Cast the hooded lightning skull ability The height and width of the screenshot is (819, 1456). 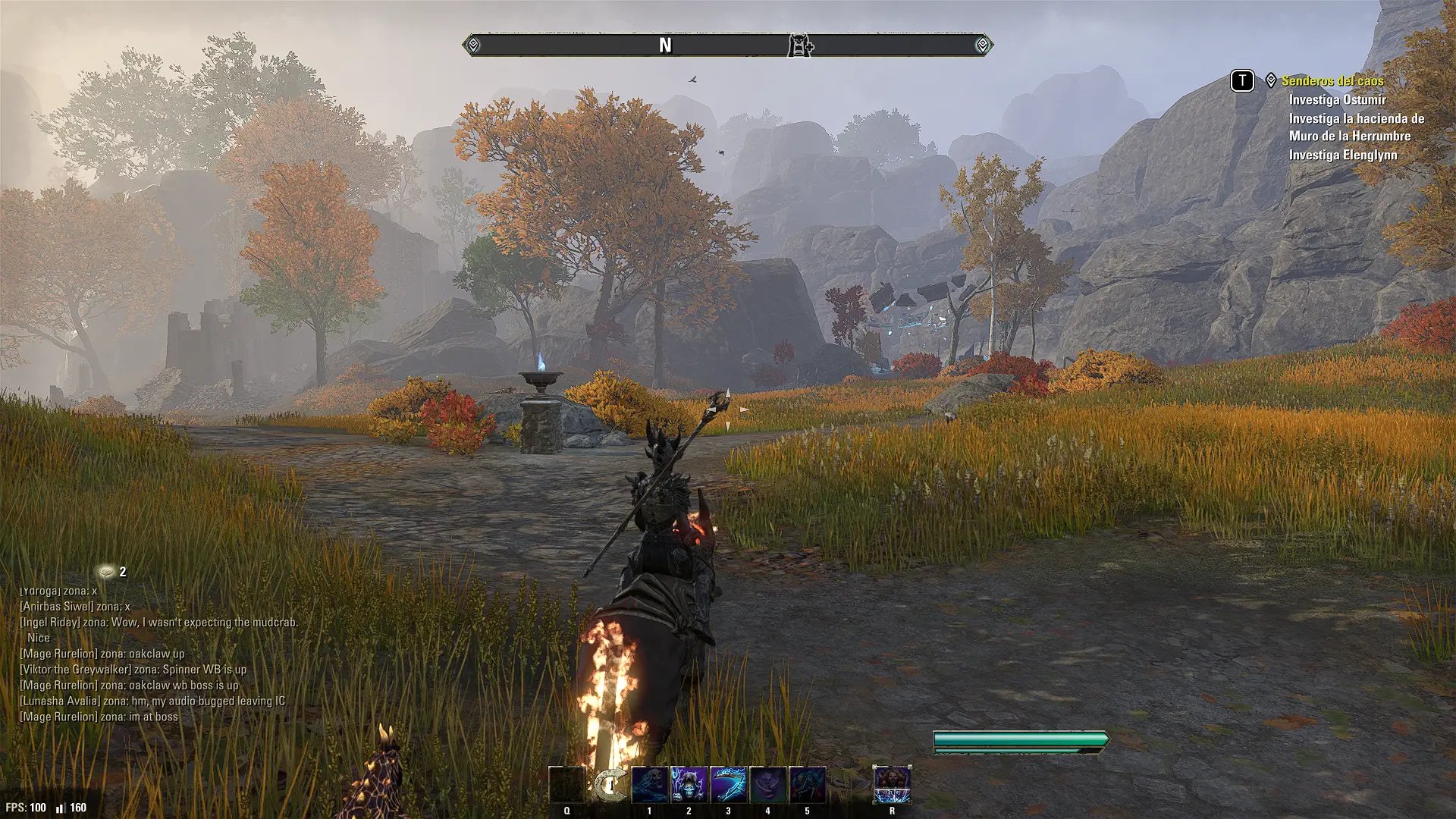click(x=689, y=785)
